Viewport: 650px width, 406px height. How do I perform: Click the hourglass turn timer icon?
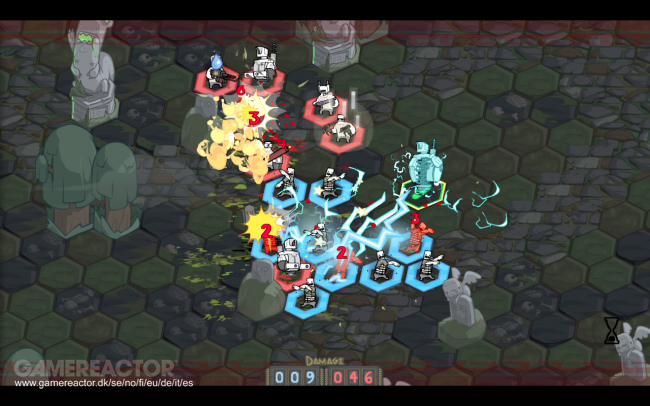click(x=611, y=333)
